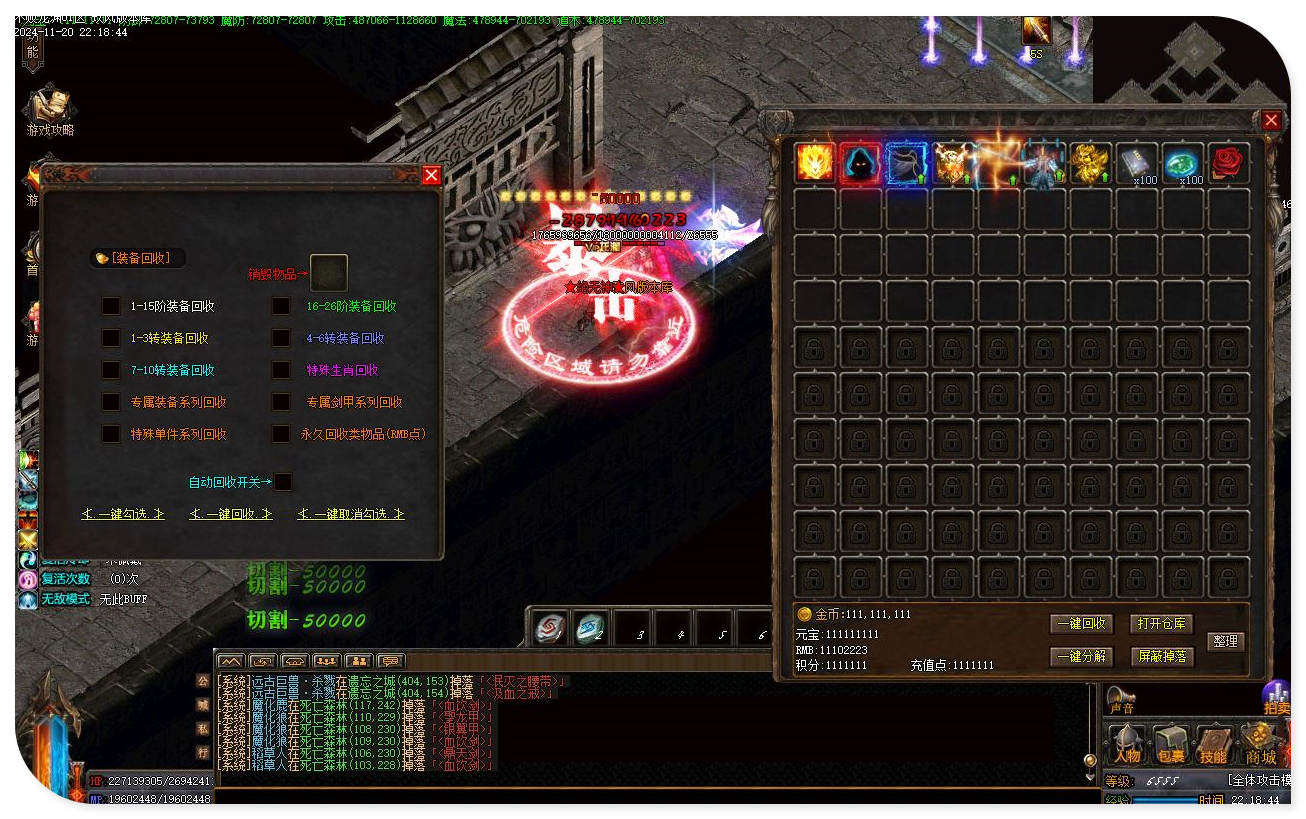Click the yellow 一键回收 link in recycle panel
The width and height of the screenshot is (1306, 819).
(231, 514)
